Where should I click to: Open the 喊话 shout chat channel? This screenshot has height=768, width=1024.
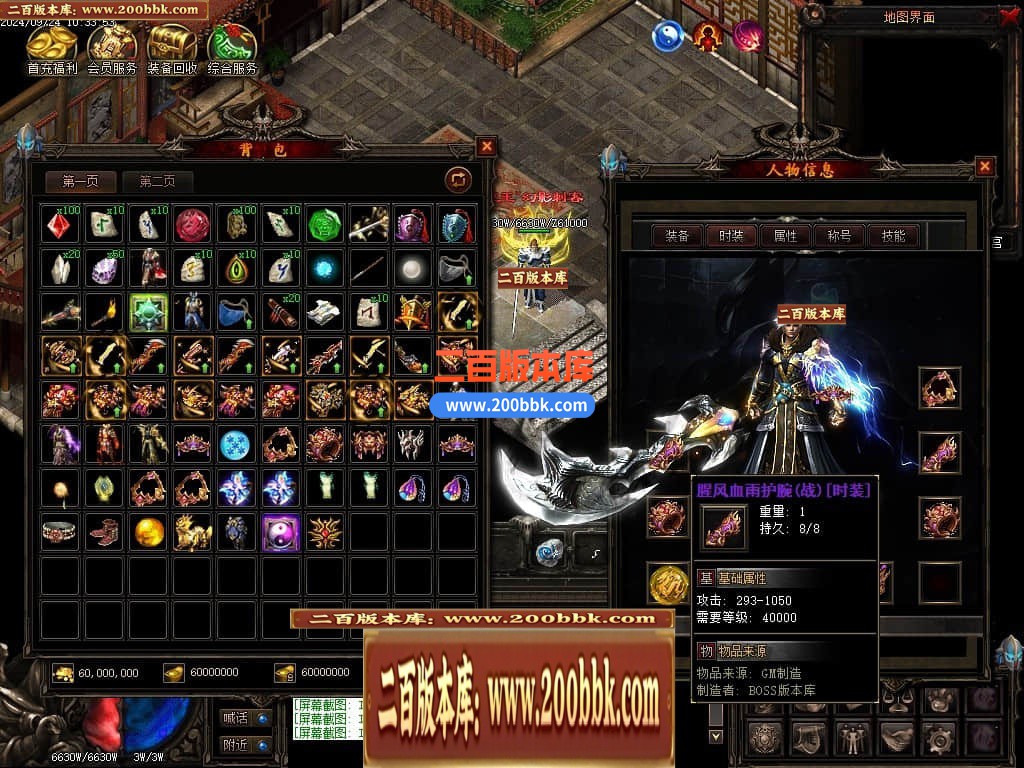coord(245,717)
